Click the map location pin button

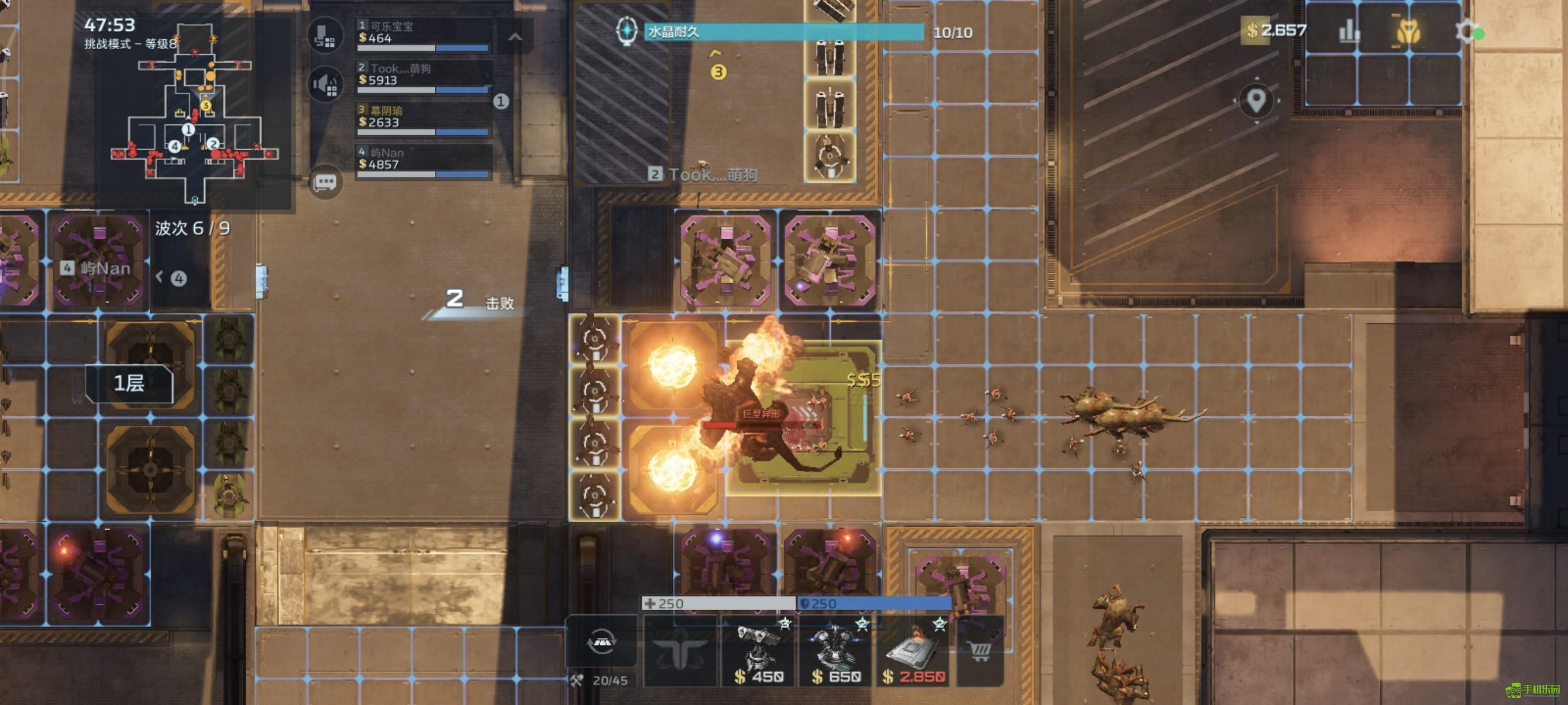(1256, 101)
